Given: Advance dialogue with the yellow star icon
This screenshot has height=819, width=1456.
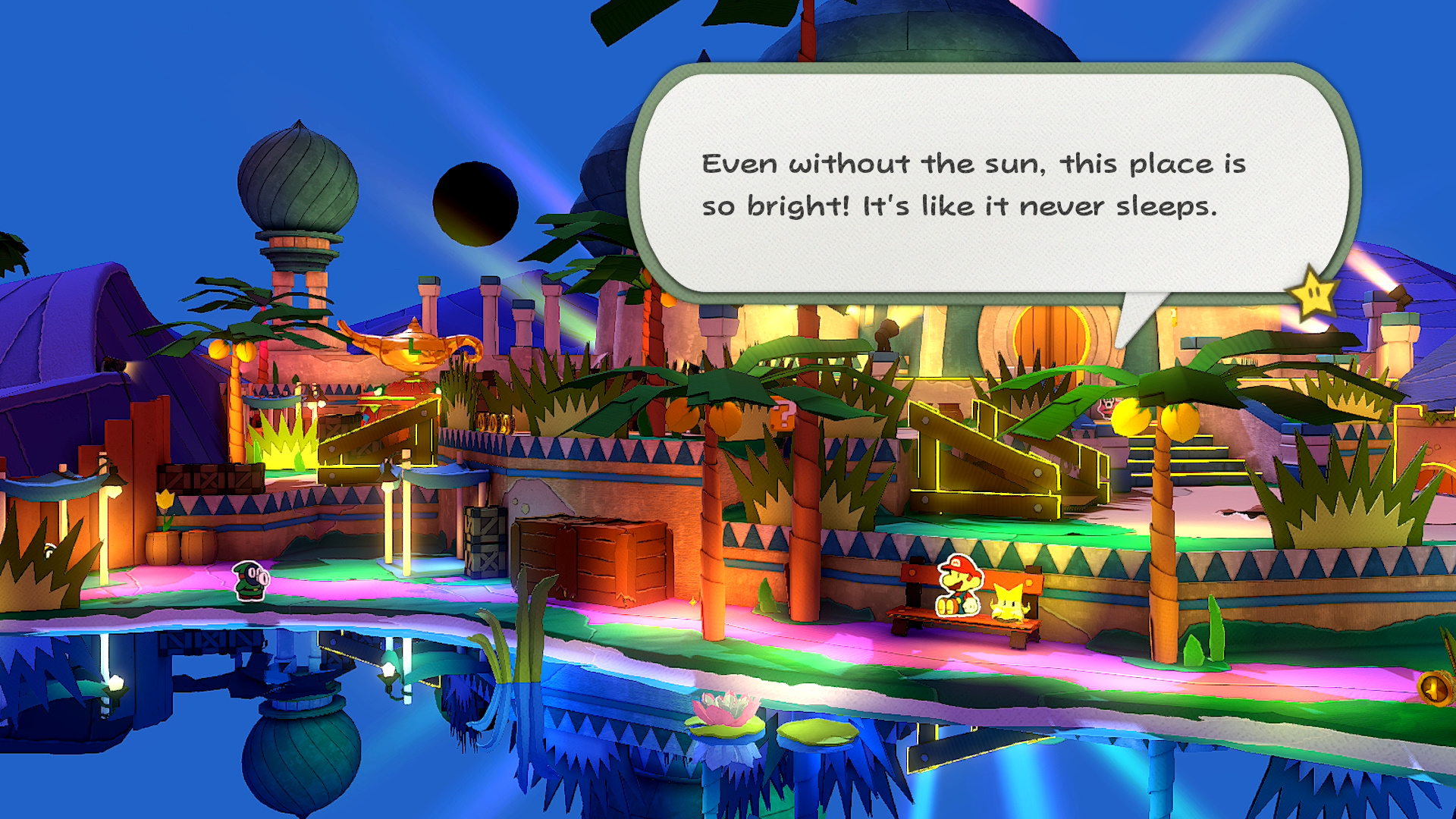Looking at the screenshot, I should (1313, 293).
